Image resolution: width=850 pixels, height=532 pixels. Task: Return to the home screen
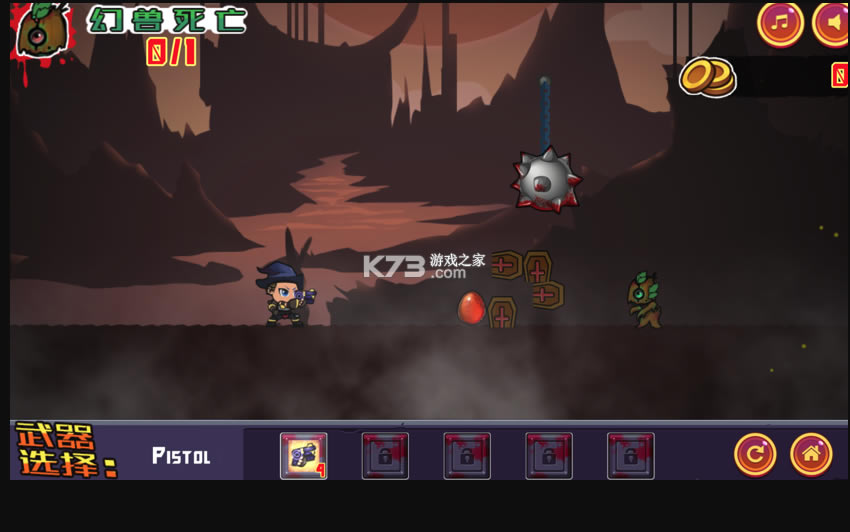click(x=811, y=455)
